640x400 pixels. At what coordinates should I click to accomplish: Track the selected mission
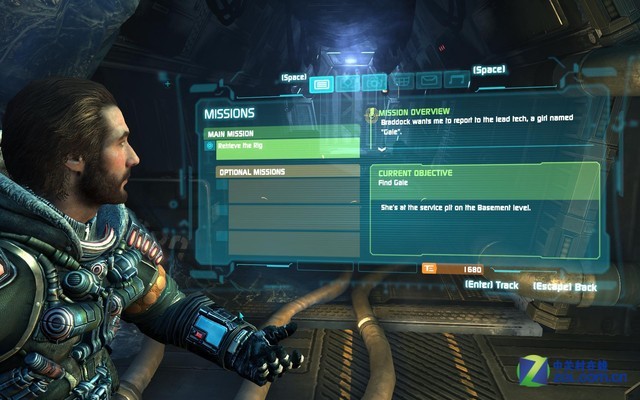point(492,285)
